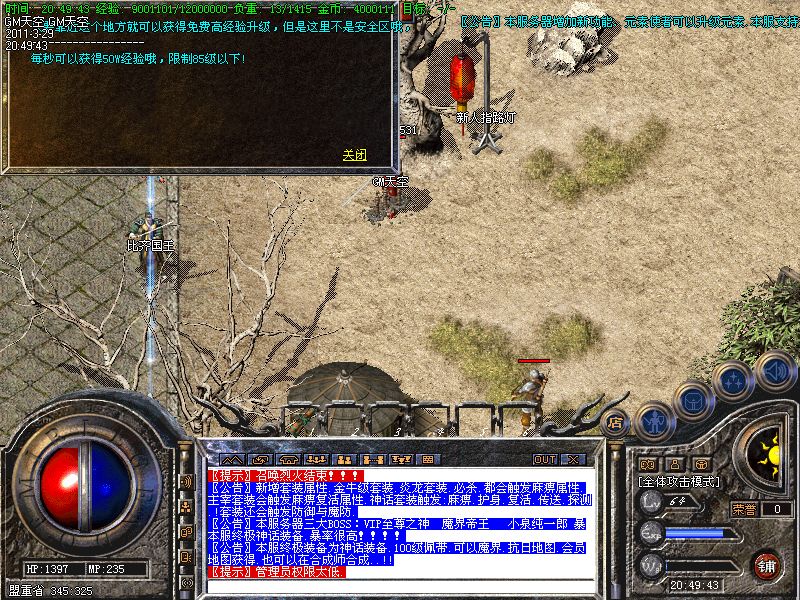
Task: Close the announcement dialog via 关闭
Action: [x=354, y=155]
